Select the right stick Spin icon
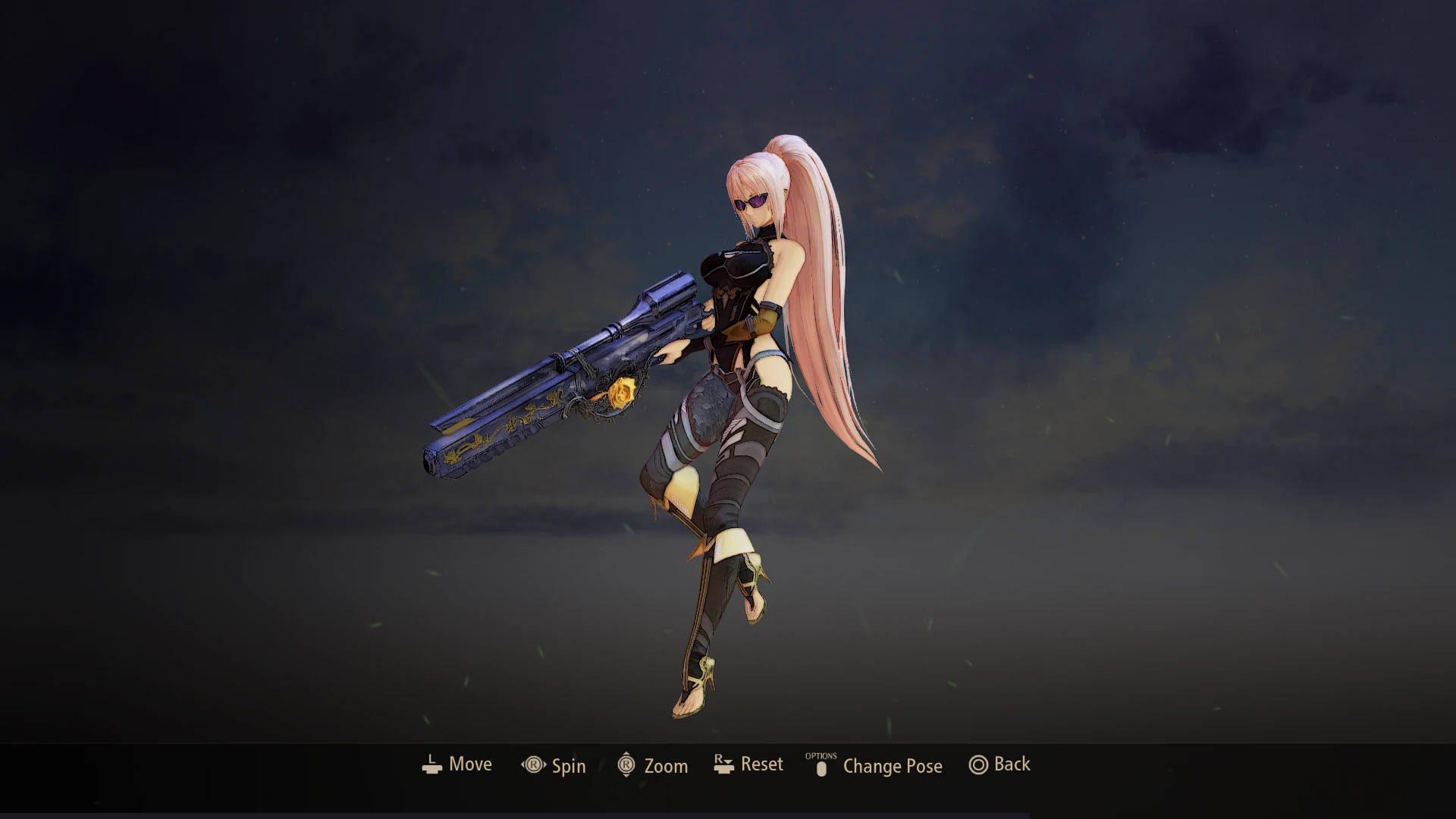The height and width of the screenshot is (819, 1456). [x=533, y=765]
